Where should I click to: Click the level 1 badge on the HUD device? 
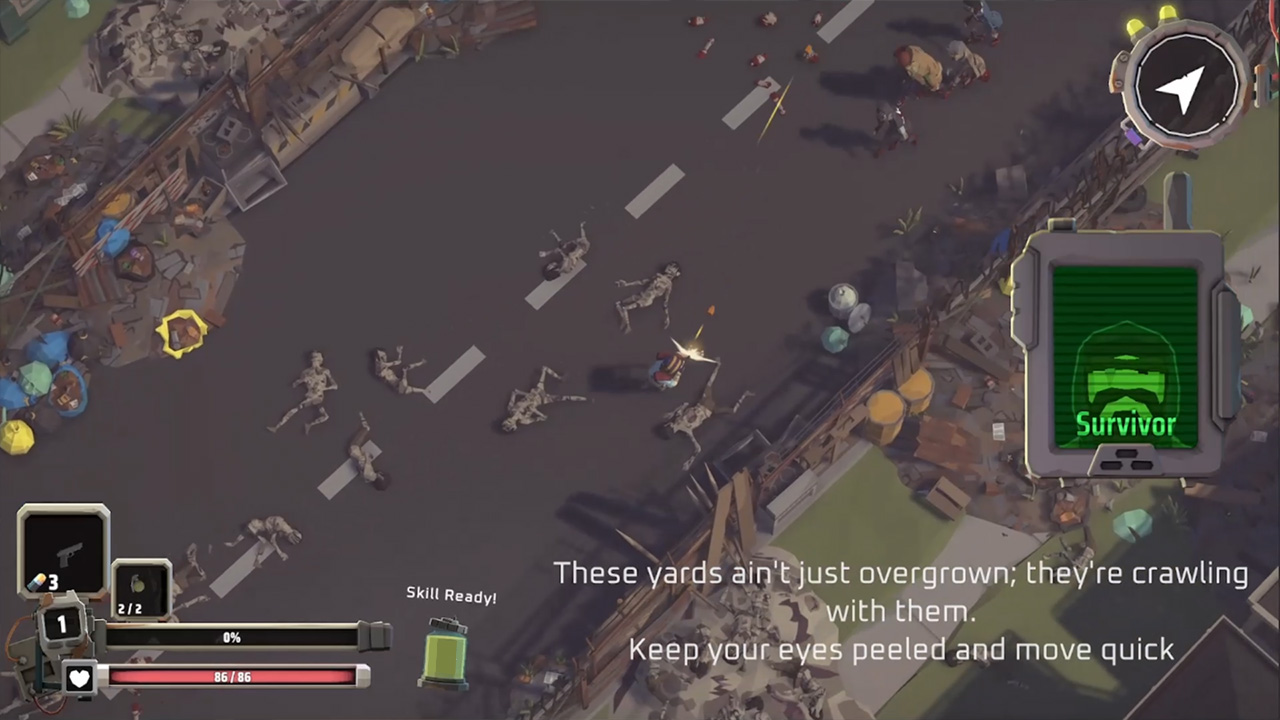[61, 624]
